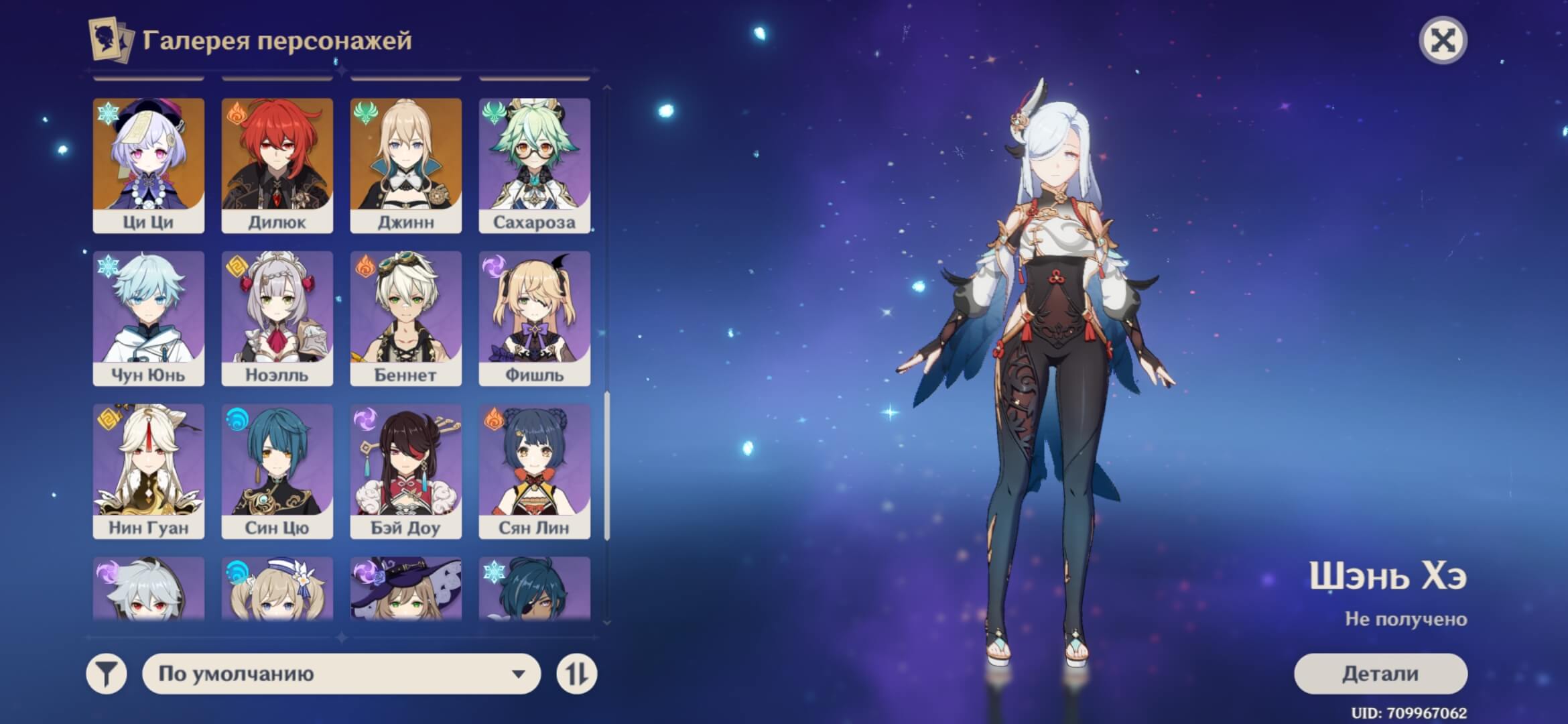Select the Ци Ци character card
The width and height of the screenshot is (1568, 724).
point(148,165)
